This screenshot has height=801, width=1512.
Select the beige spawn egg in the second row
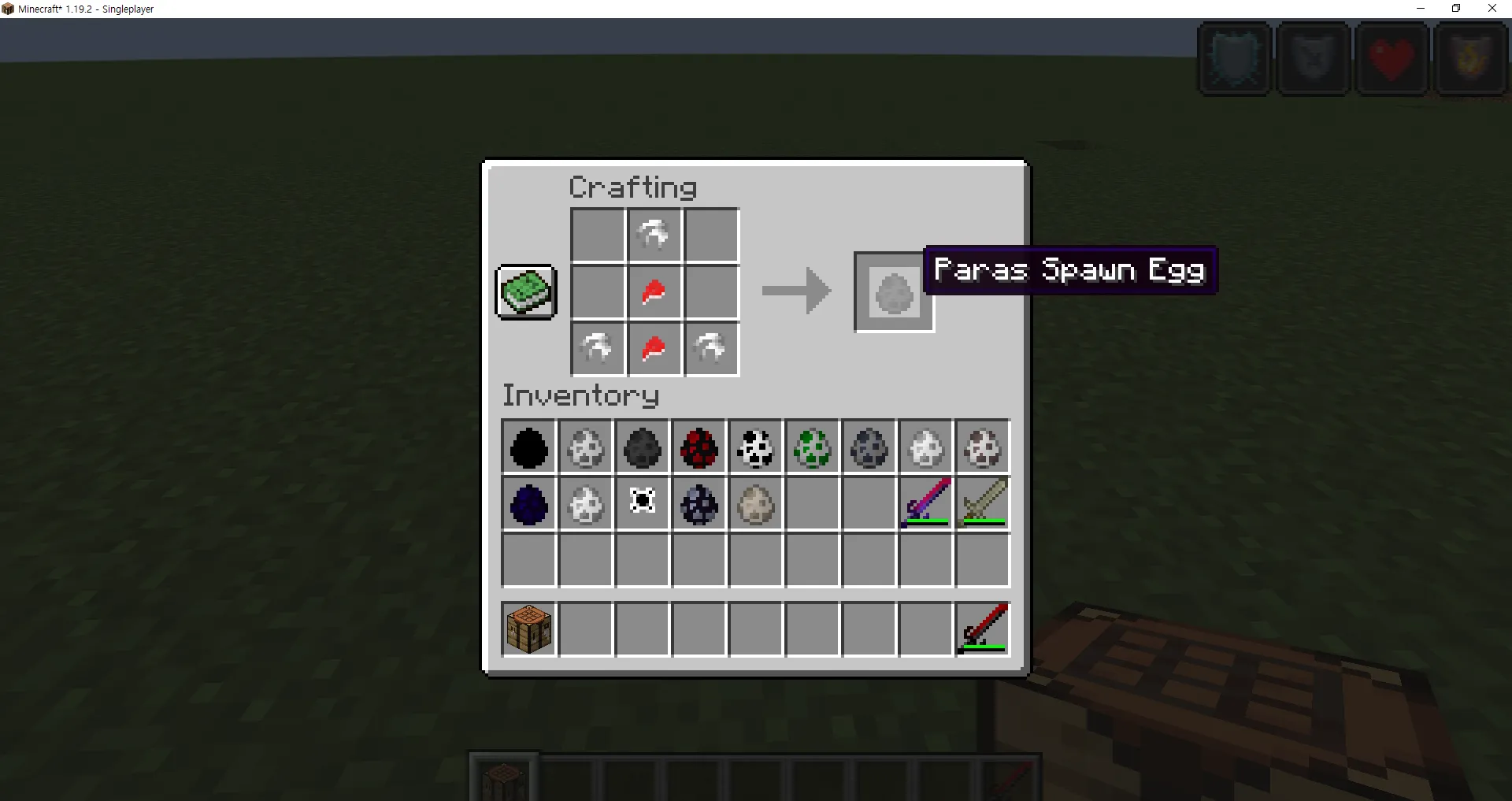(x=755, y=504)
